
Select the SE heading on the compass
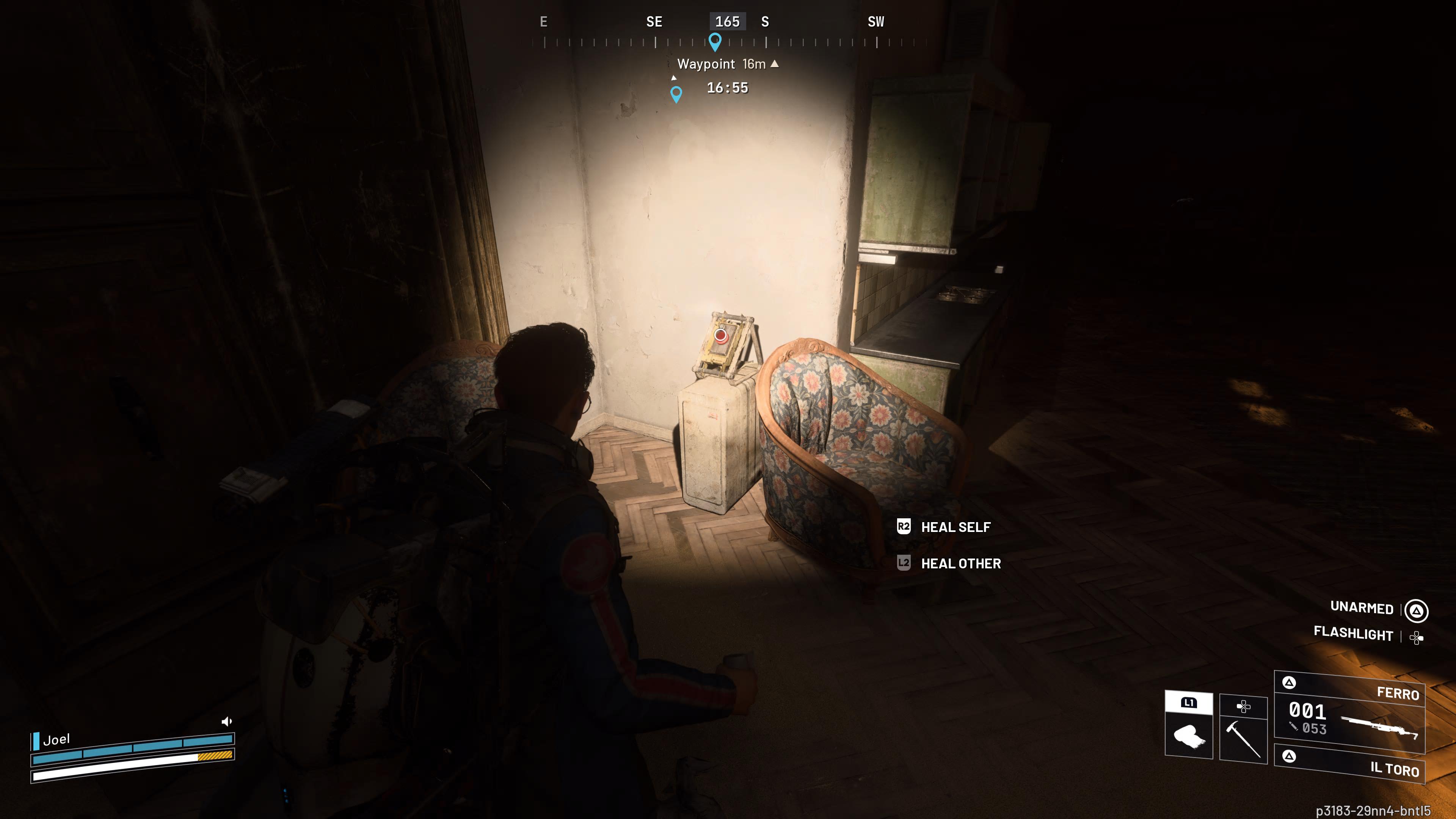click(654, 22)
